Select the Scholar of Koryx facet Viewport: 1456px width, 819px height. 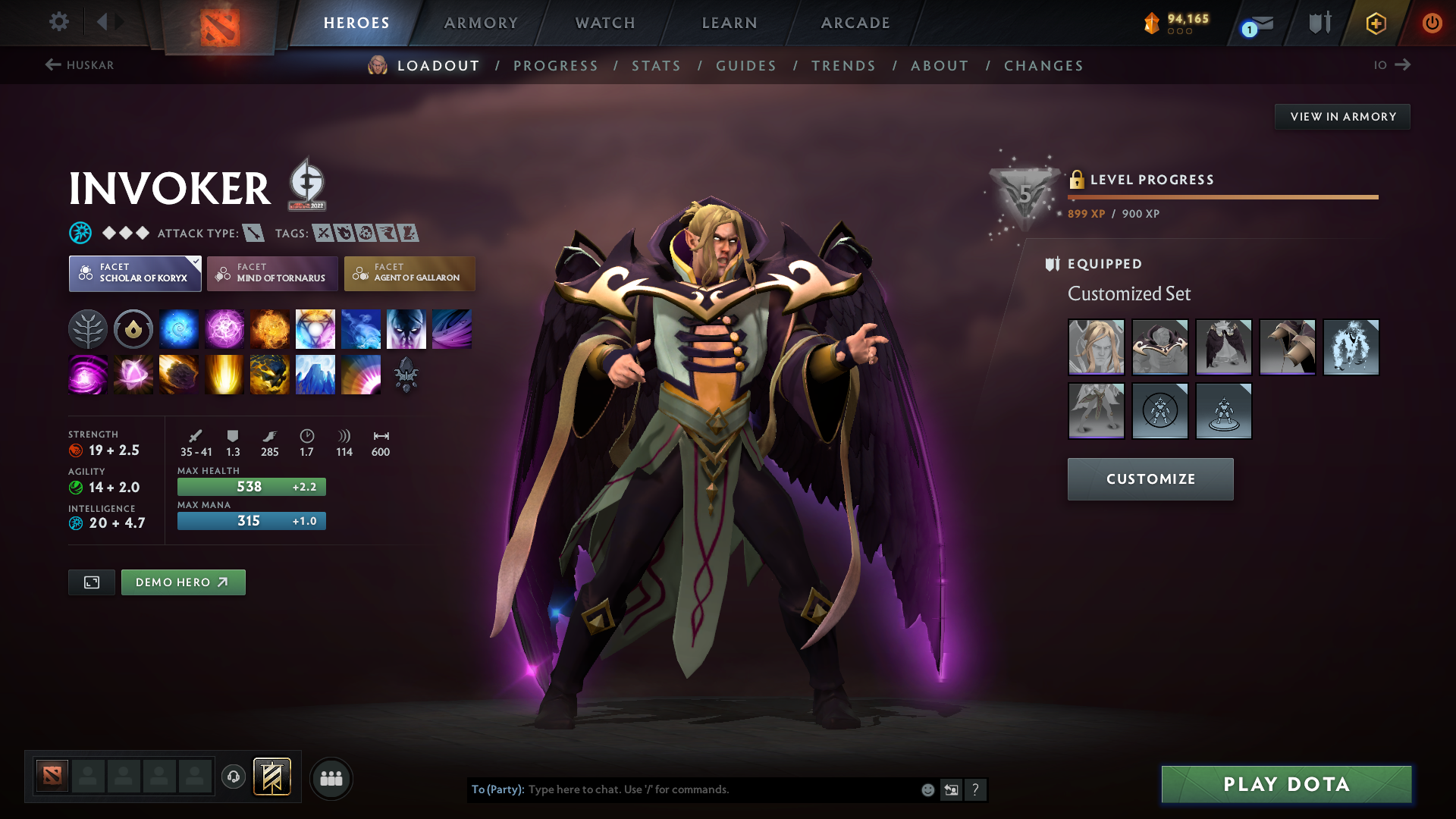click(x=134, y=273)
